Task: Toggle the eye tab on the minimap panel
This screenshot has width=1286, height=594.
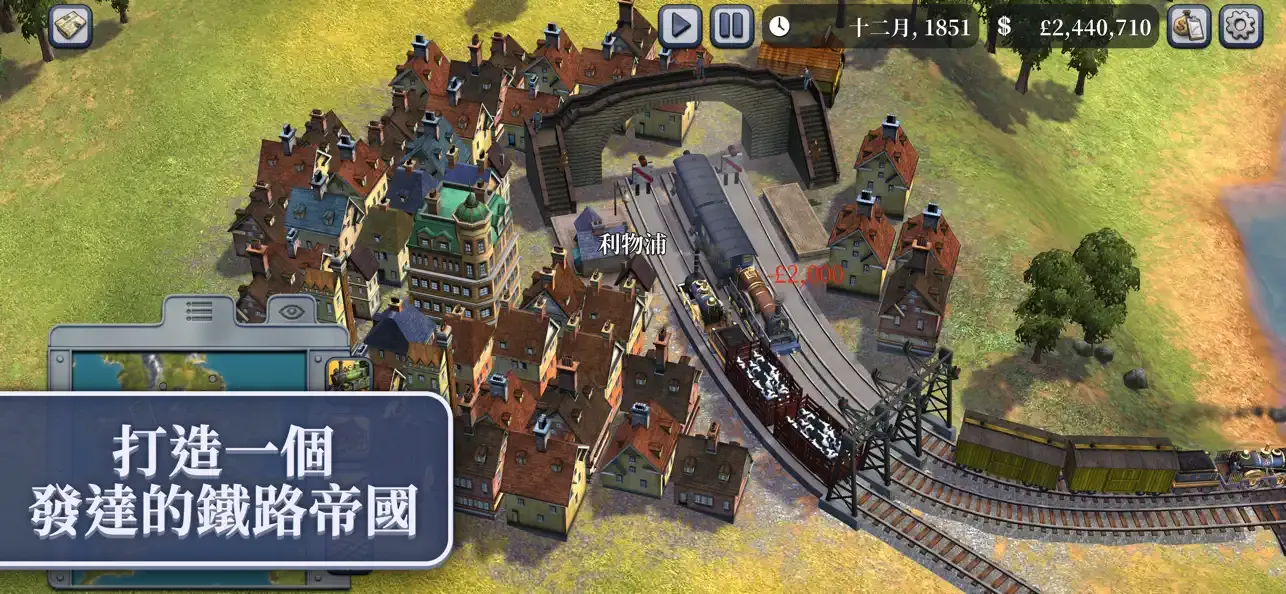Action: [291, 311]
